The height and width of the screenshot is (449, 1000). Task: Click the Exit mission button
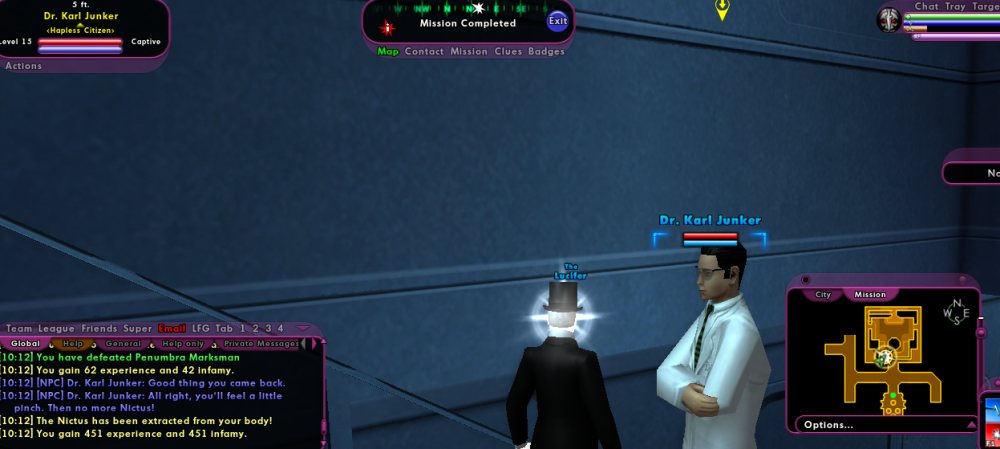pyautogui.click(x=557, y=21)
